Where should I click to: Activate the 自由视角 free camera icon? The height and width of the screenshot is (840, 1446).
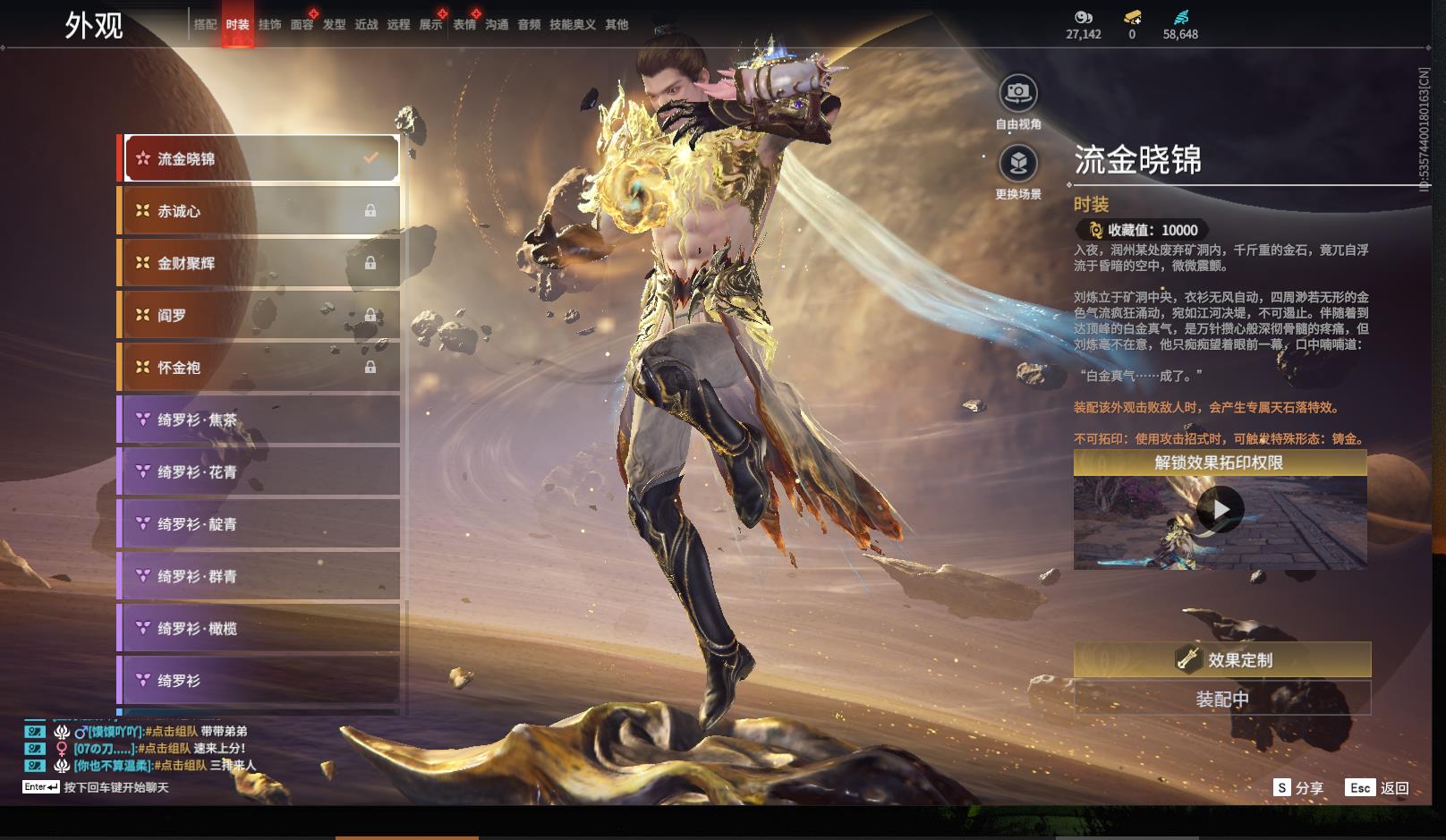pyautogui.click(x=1018, y=93)
